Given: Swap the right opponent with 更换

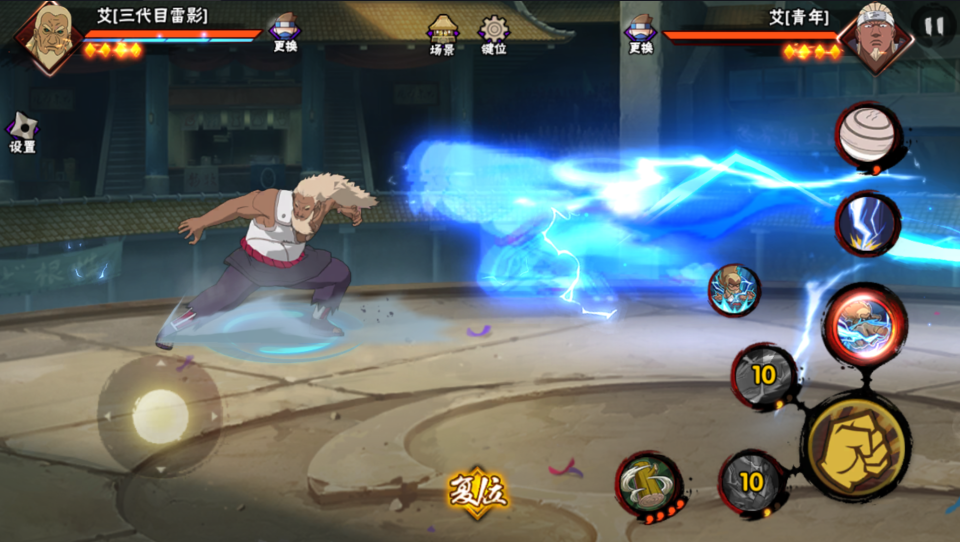Looking at the screenshot, I should pyautogui.click(x=641, y=33).
